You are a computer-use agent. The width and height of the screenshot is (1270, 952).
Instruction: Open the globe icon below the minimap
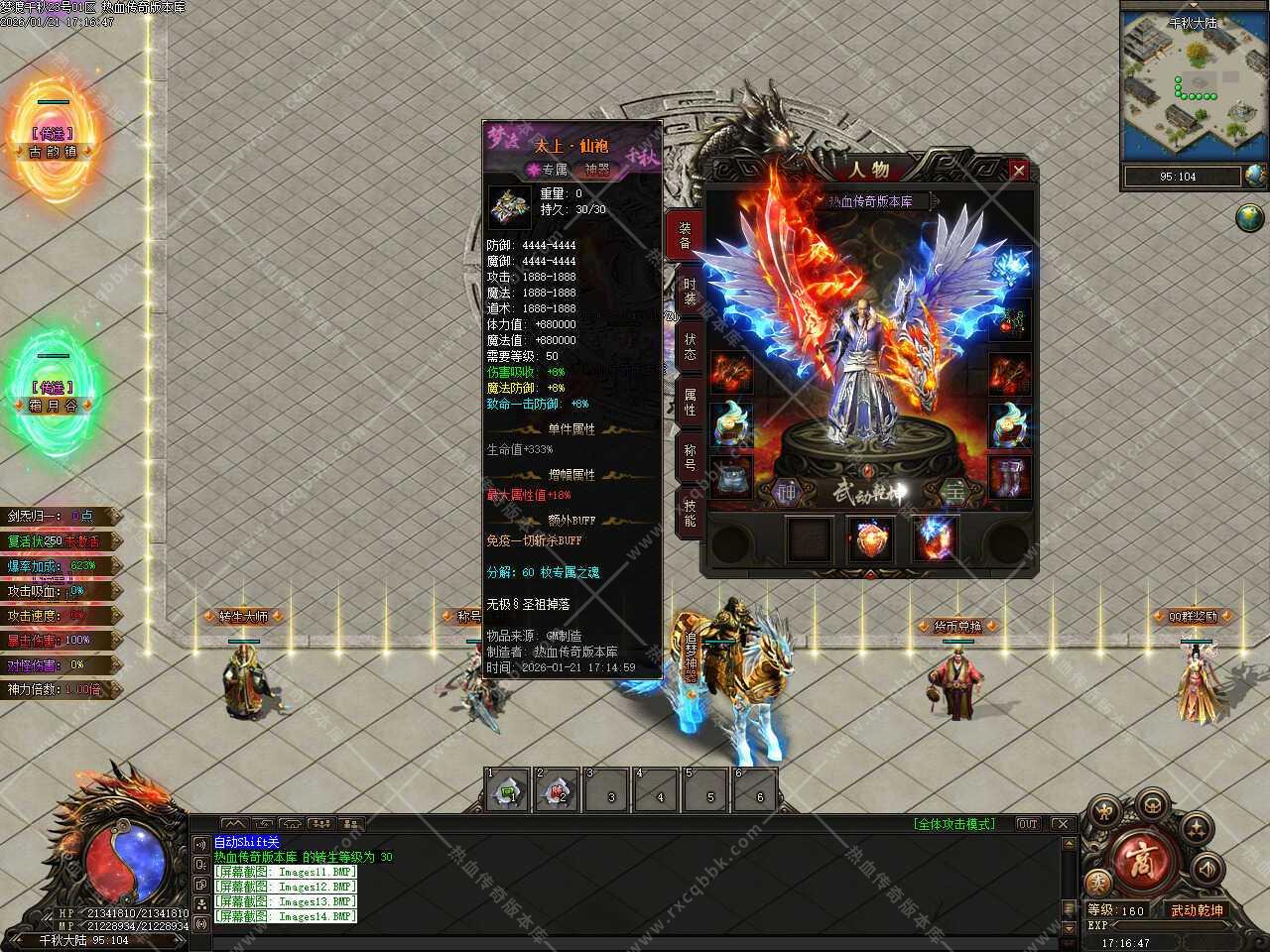[1252, 217]
